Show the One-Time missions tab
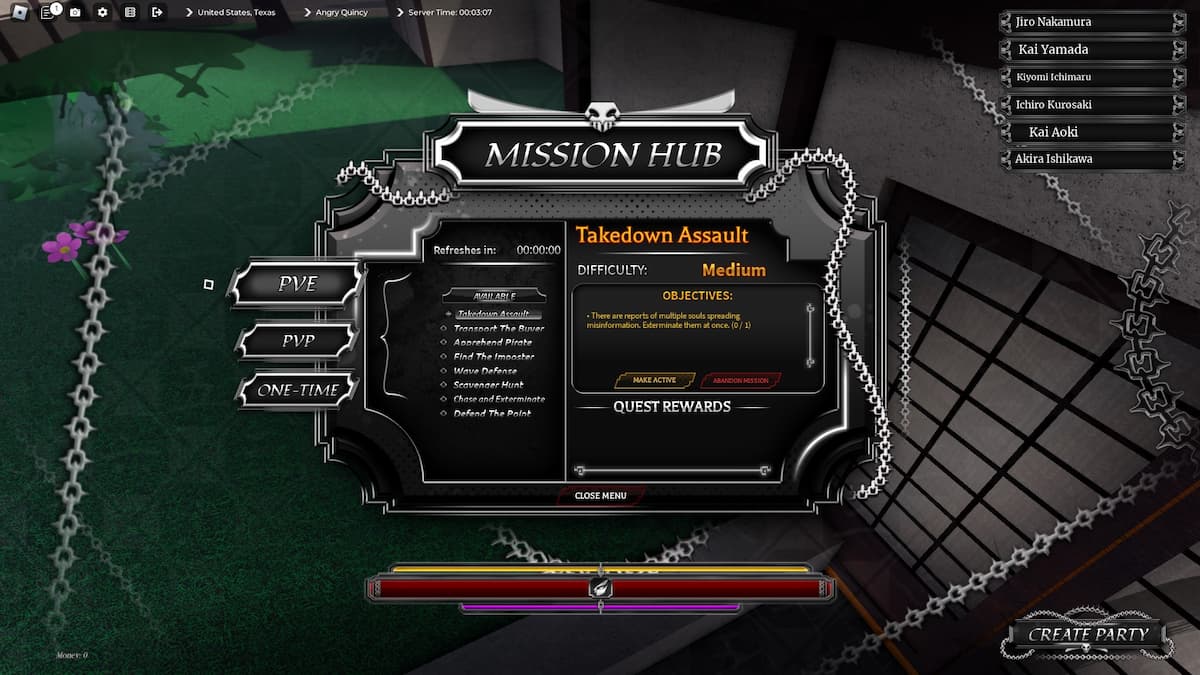The width and height of the screenshot is (1200, 675). (297, 390)
